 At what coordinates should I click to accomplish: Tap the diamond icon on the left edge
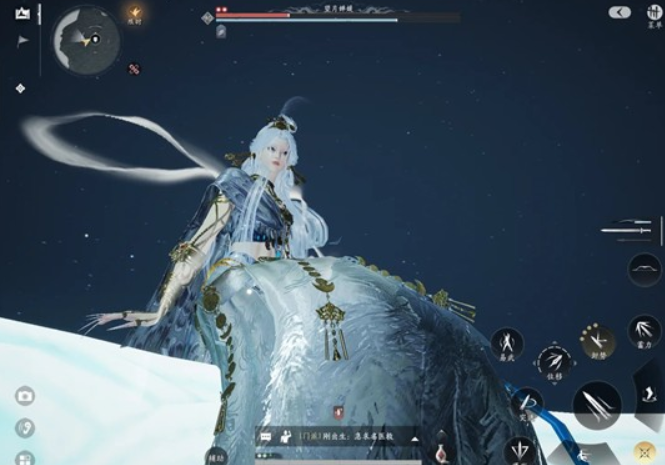(x=20, y=89)
